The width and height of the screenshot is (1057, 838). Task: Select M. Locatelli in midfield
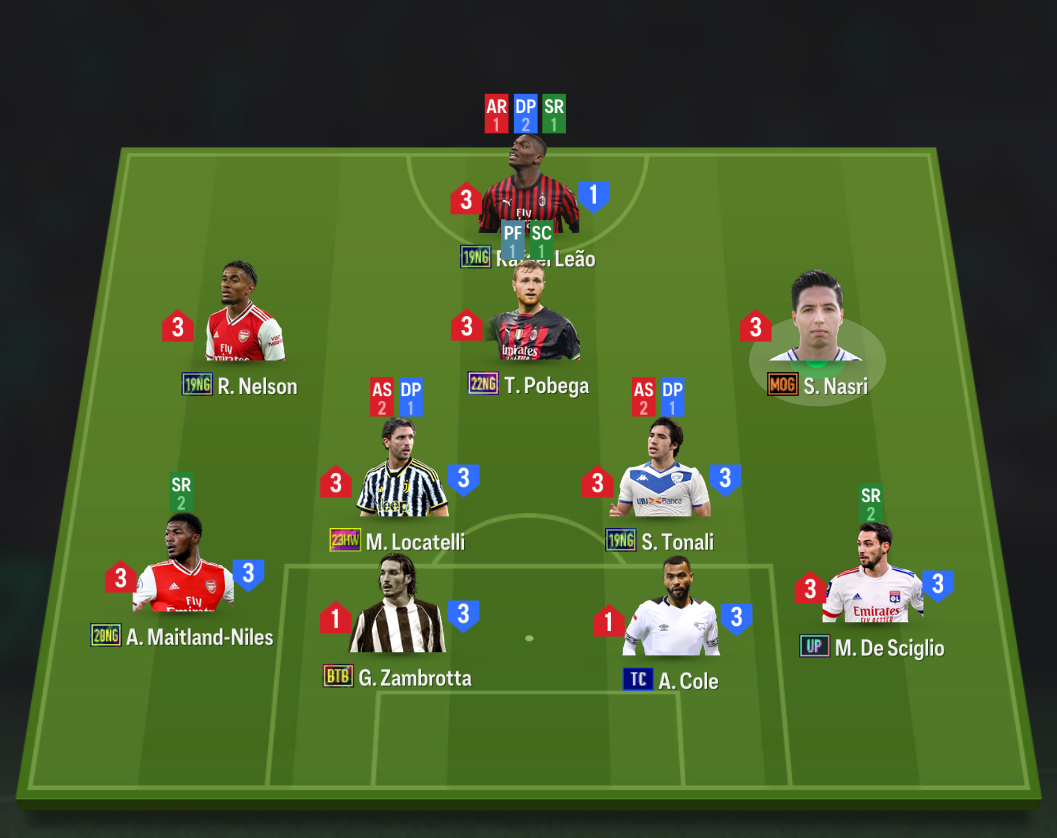click(402, 475)
